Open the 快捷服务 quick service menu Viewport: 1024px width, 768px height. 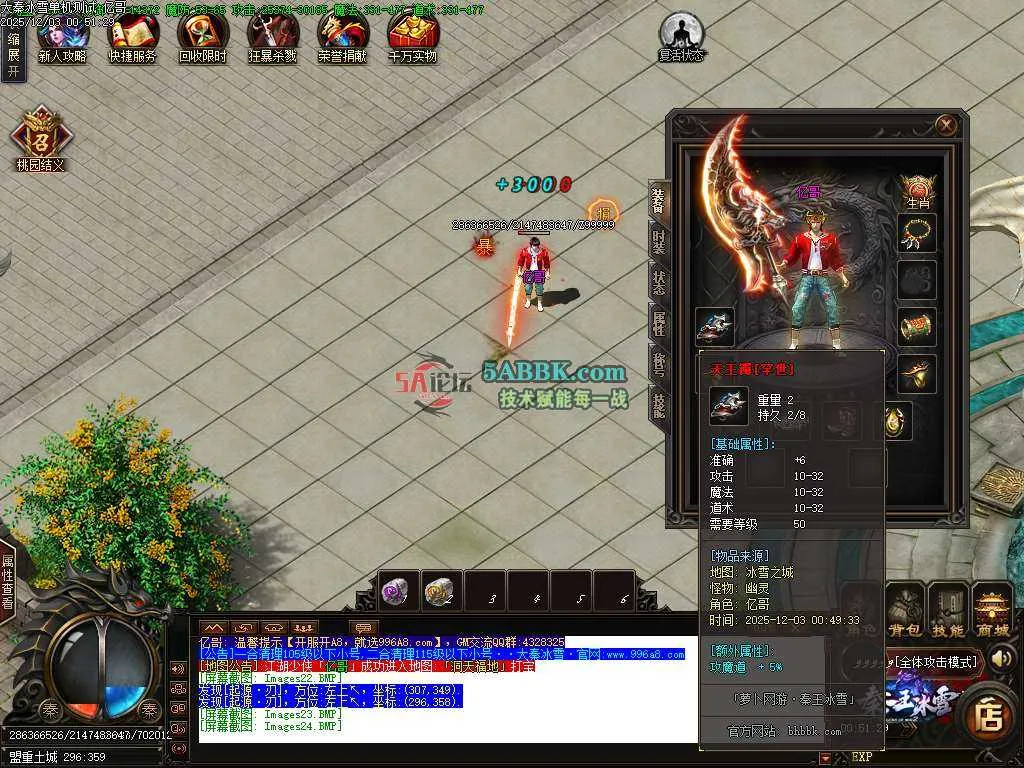pyautogui.click(x=132, y=38)
